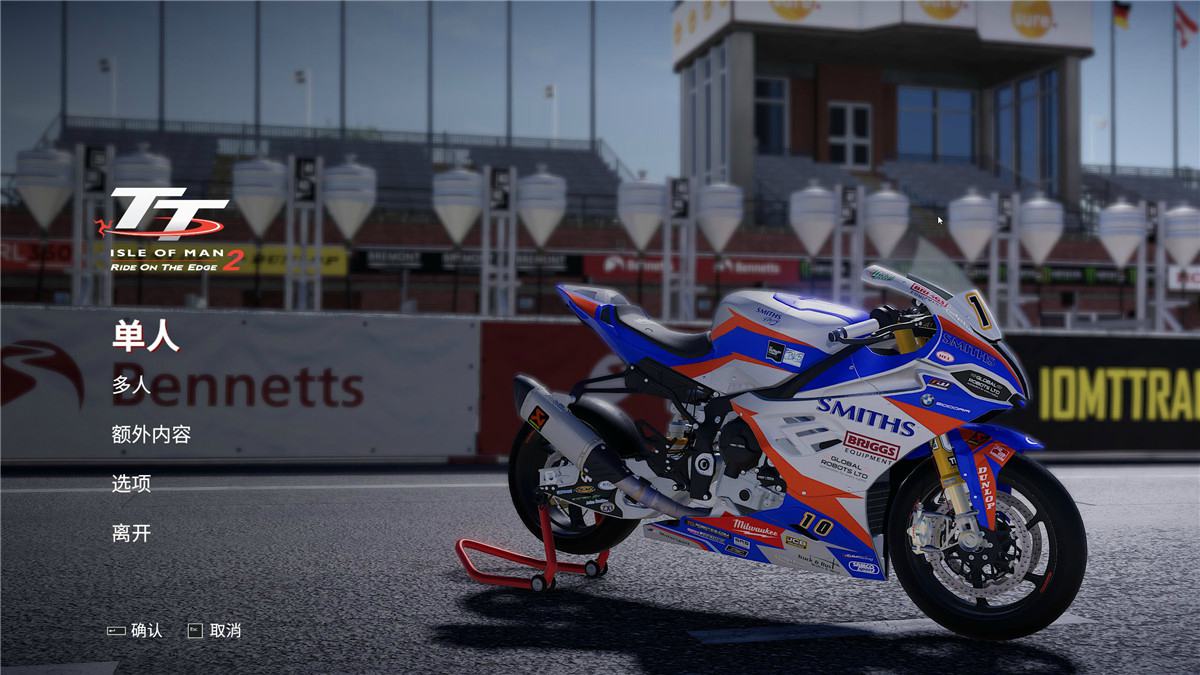The height and width of the screenshot is (675, 1200).
Task: Select the 单人 single player entry
Action: click(x=145, y=337)
